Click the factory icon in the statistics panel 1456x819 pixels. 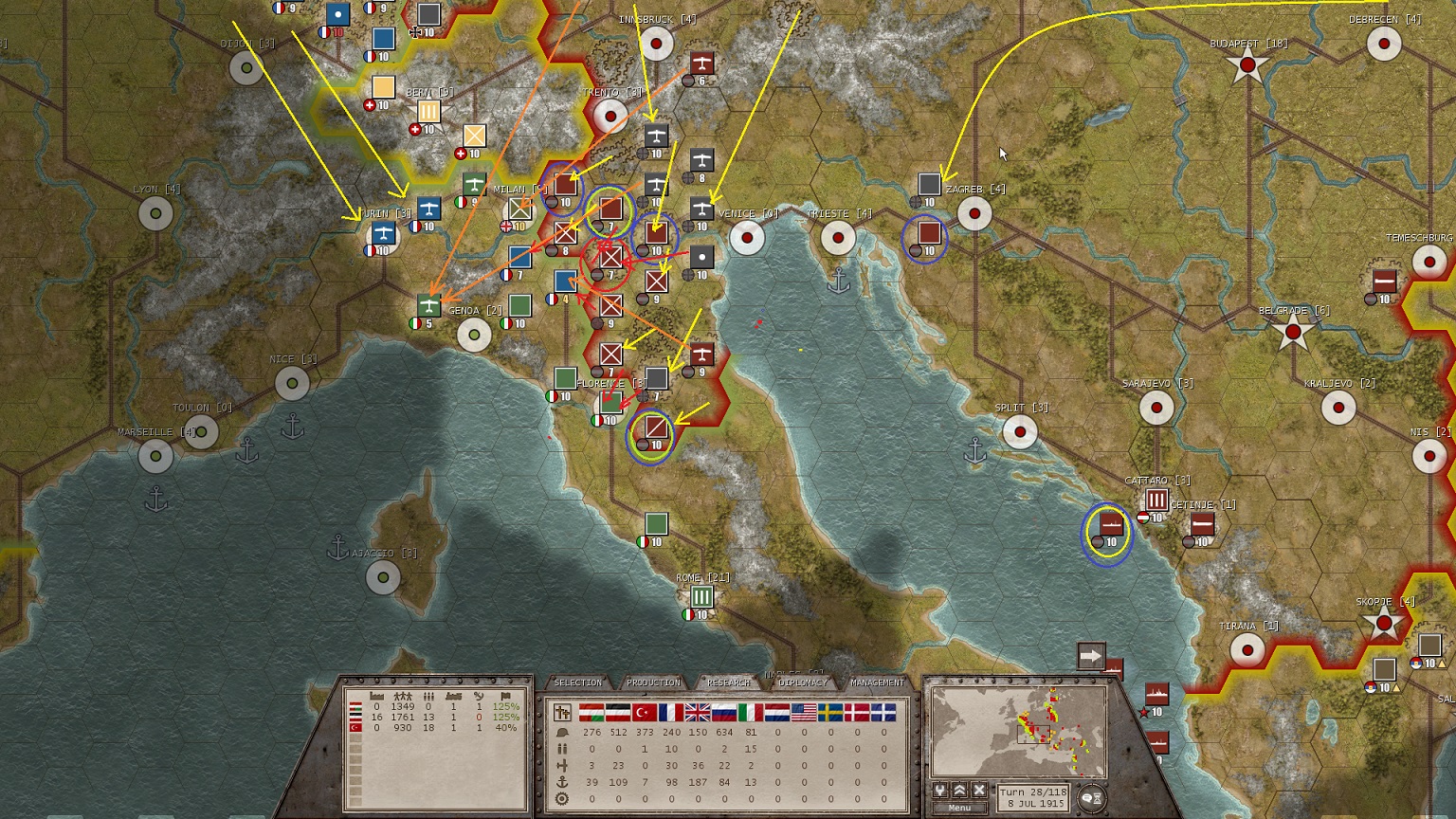(x=376, y=696)
